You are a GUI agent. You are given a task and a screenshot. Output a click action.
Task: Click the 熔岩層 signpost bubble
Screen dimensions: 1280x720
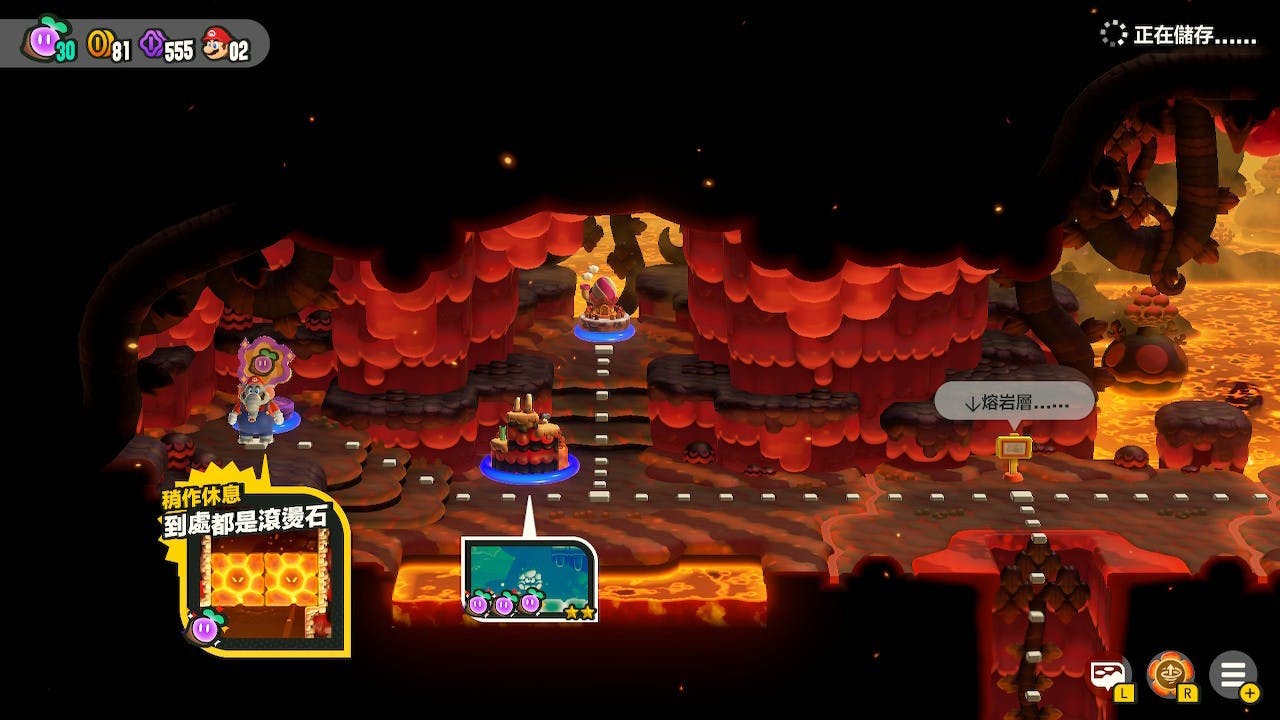[1014, 403]
